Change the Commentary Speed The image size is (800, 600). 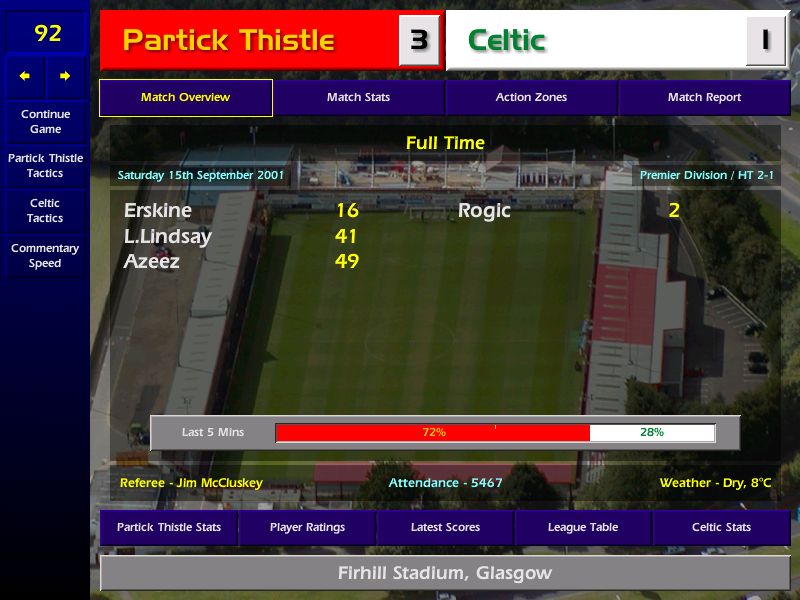pyautogui.click(x=45, y=256)
